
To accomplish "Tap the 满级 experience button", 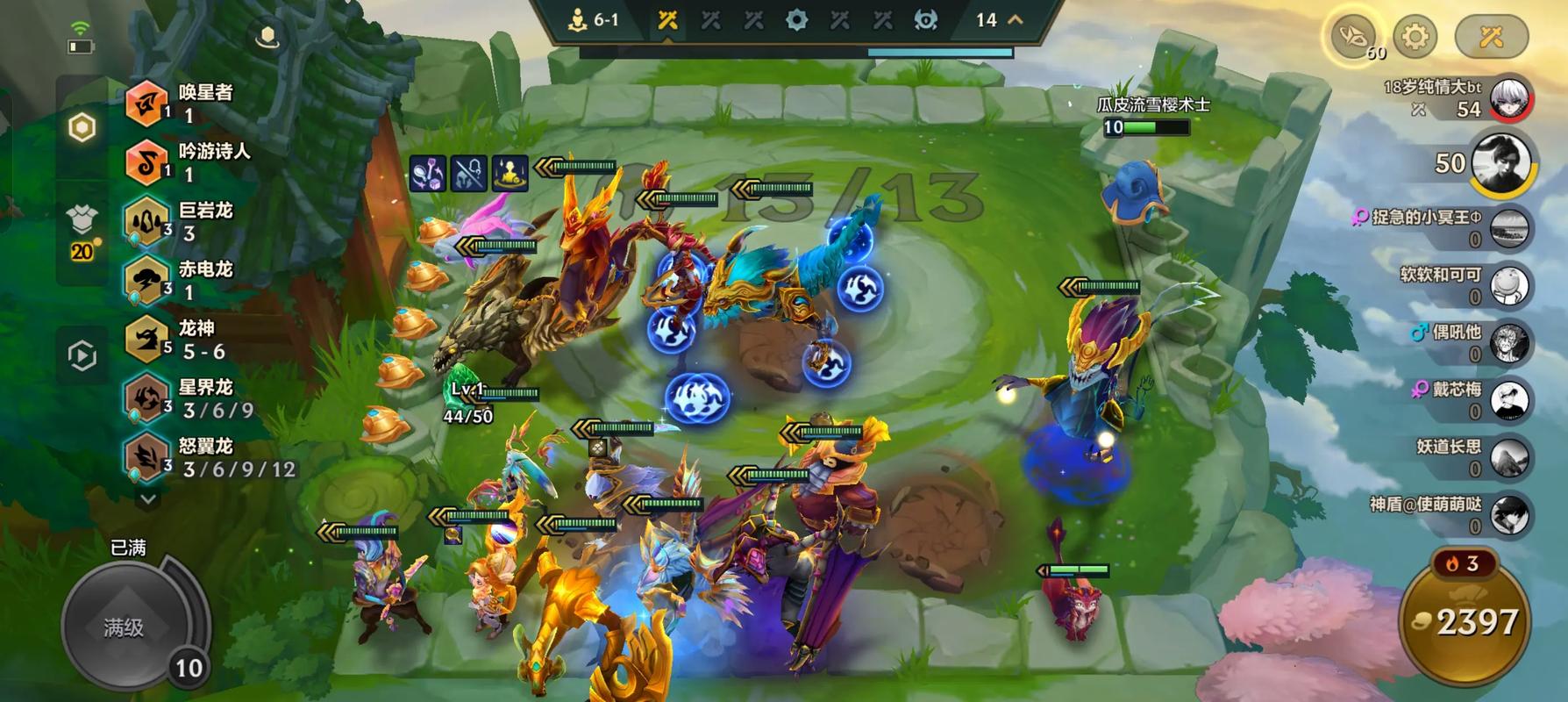I will point(125,627).
